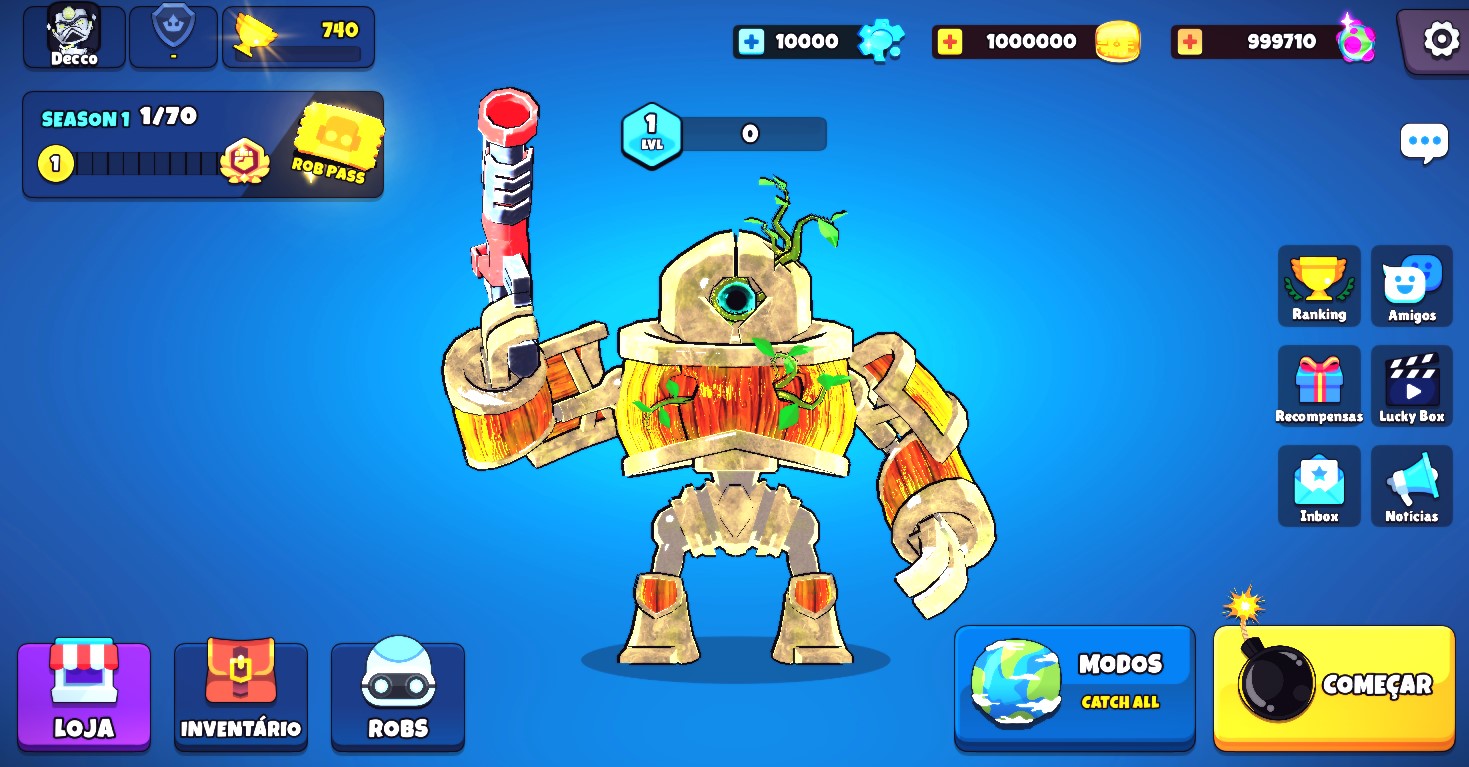Open the settings gear
1469x767 pixels.
click(x=1440, y=40)
